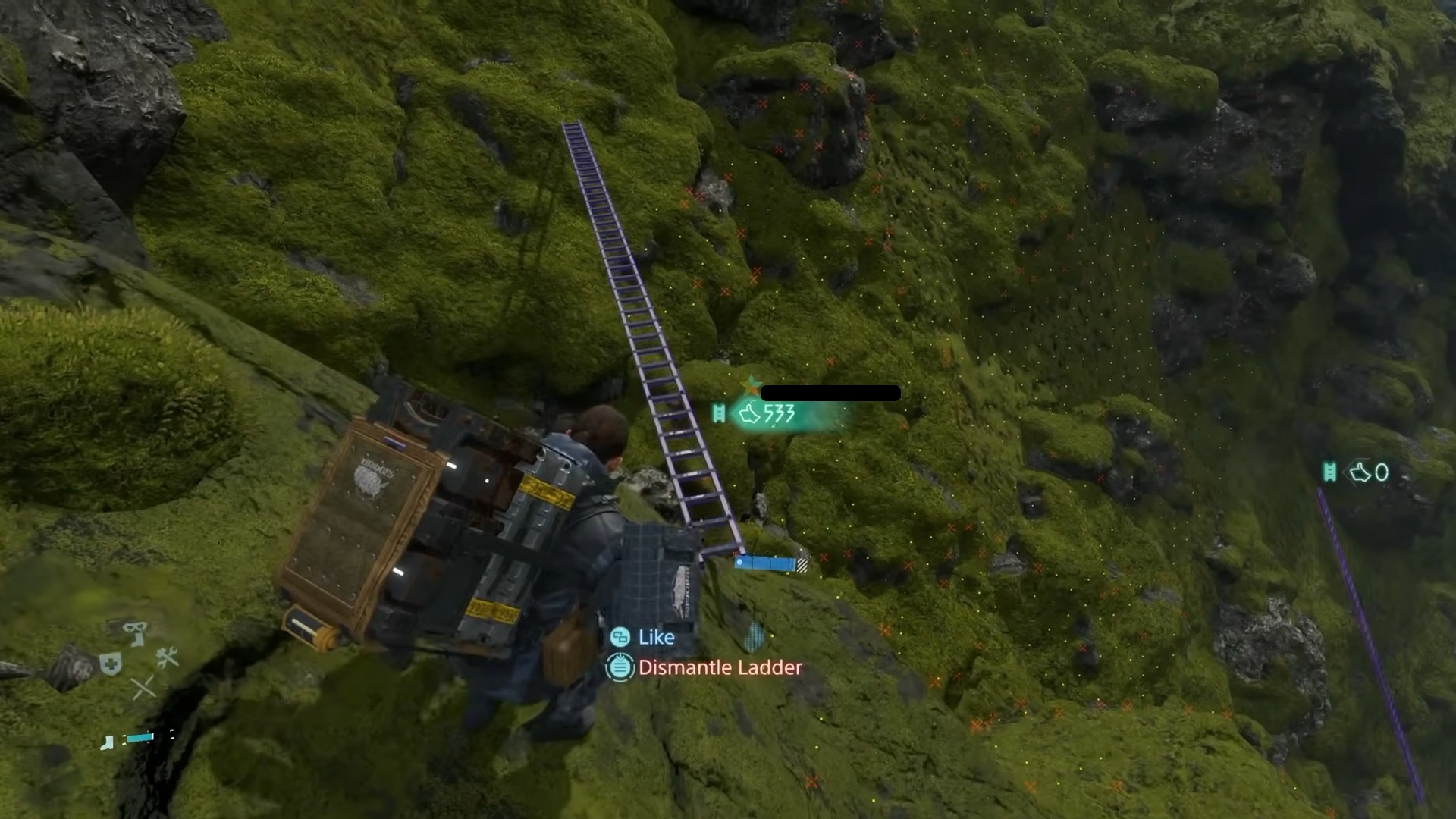Click the touchpad Like icon

pyautogui.click(x=620, y=637)
